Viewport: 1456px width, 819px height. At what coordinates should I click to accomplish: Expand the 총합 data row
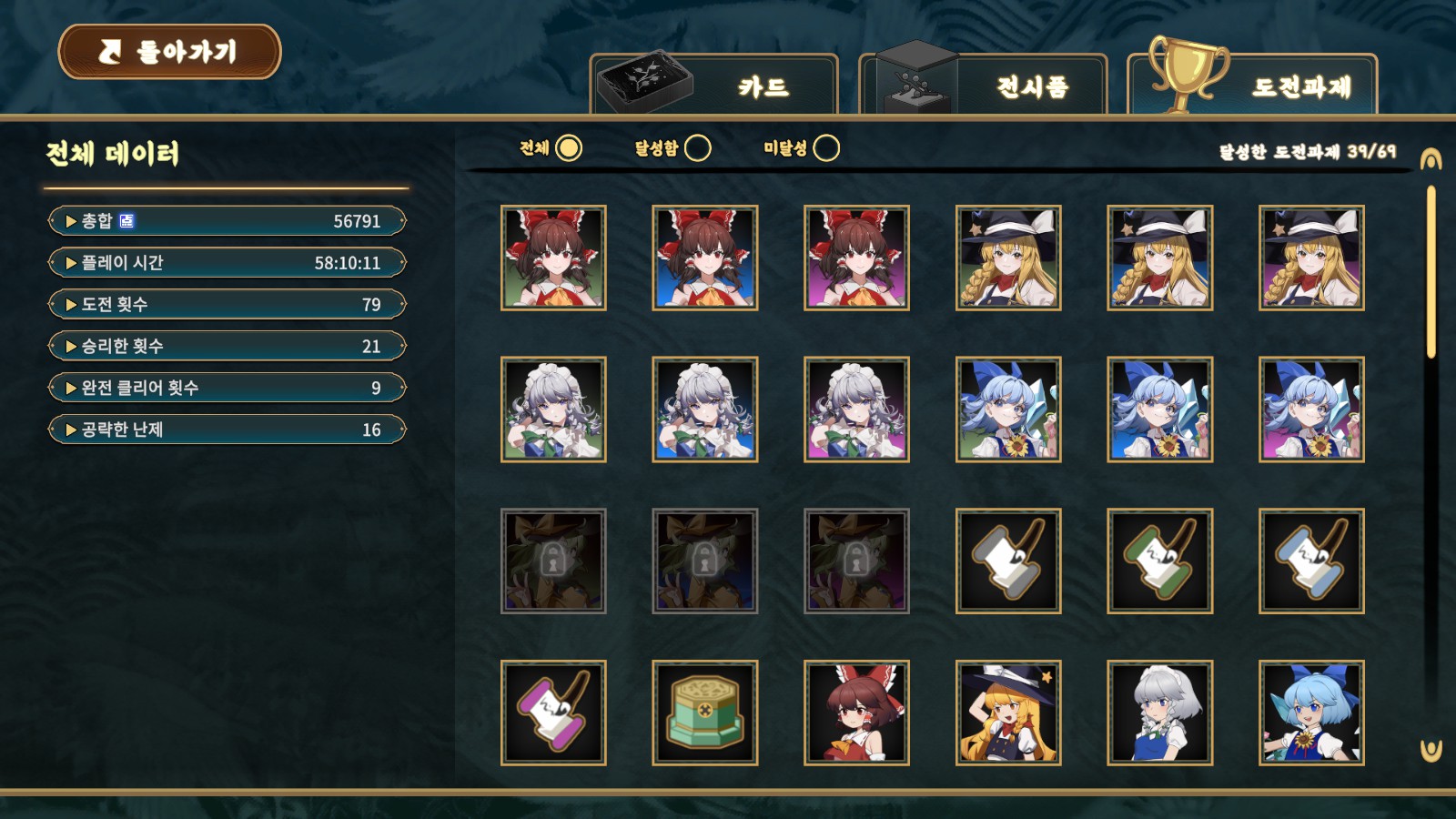coord(227,221)
